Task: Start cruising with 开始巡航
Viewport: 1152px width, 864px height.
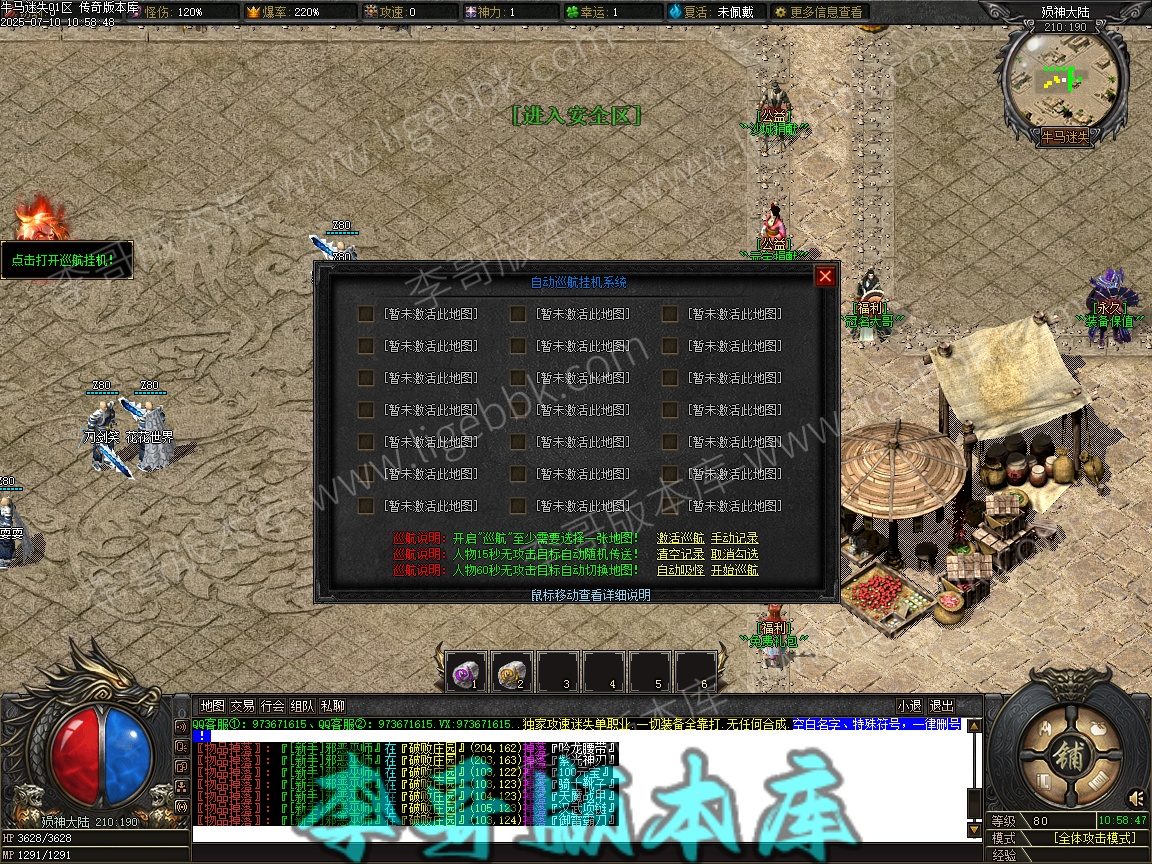Action: click(734, 570)
